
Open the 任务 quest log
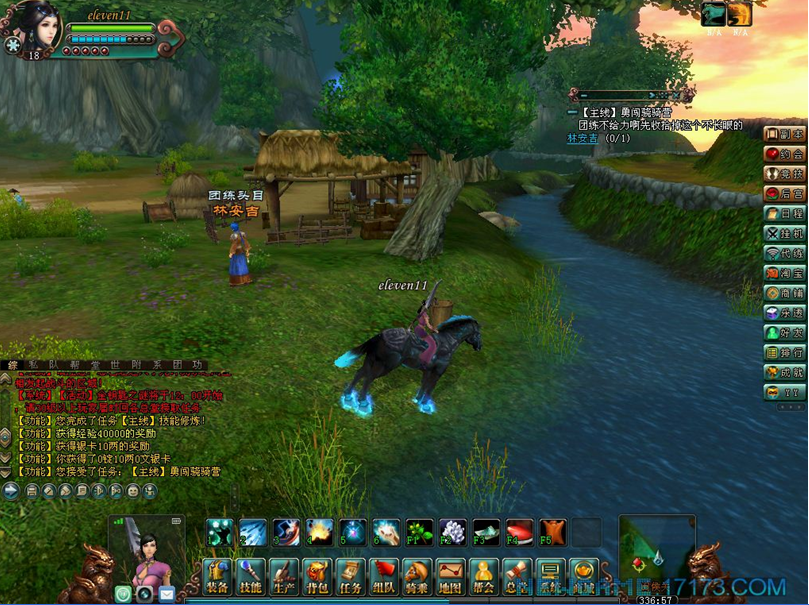tap(350, 575)
